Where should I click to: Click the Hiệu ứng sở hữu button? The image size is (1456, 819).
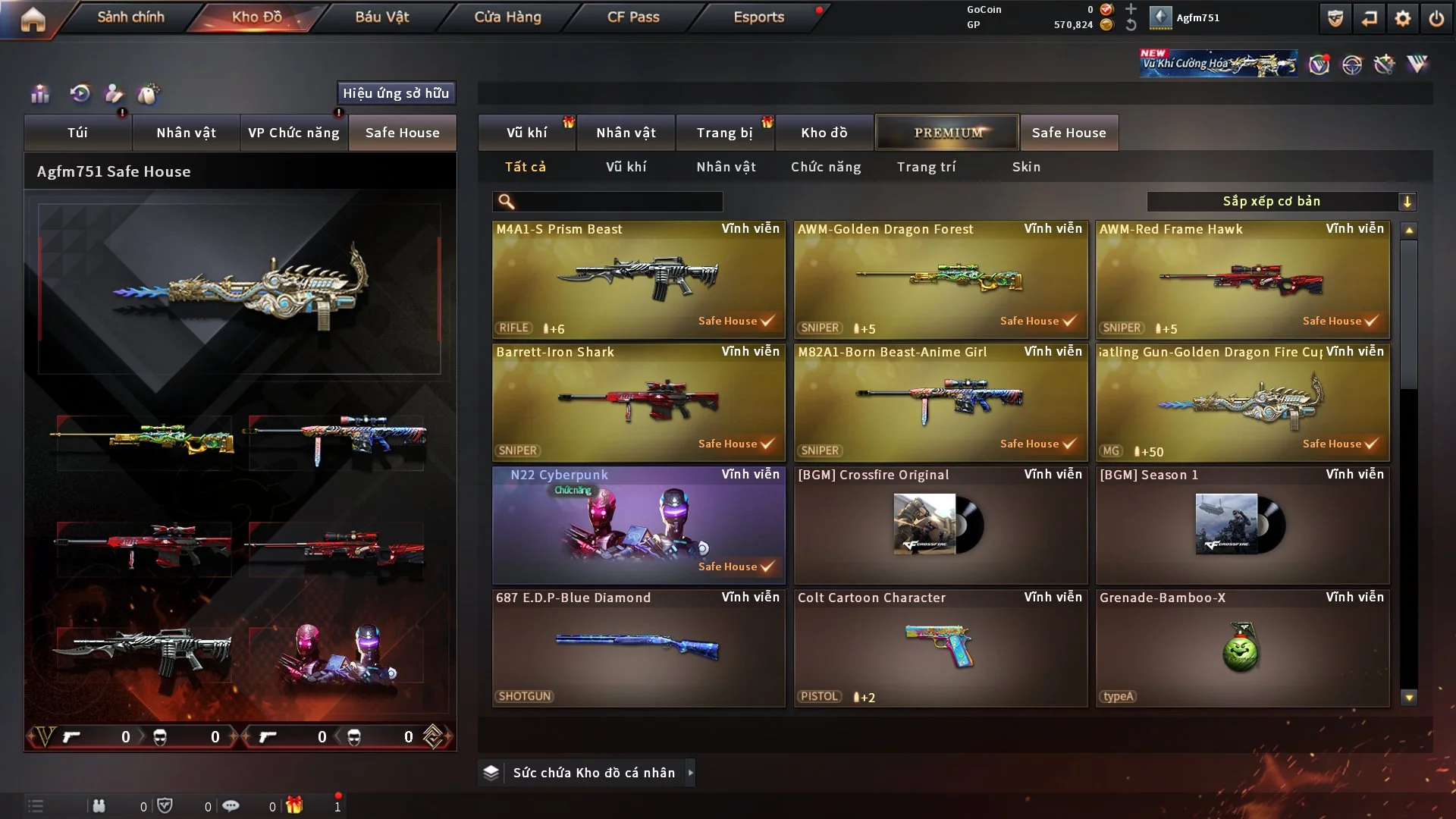click(396, 93)
